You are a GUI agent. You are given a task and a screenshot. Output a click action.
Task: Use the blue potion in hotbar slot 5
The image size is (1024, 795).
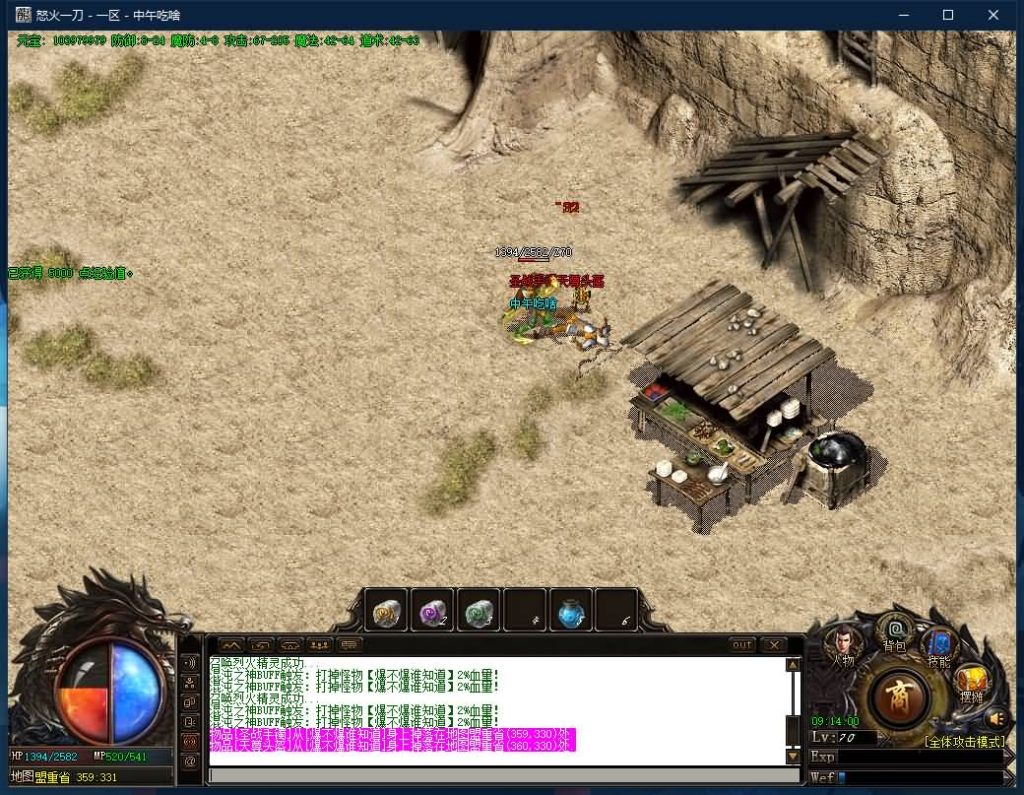[570, 610]
